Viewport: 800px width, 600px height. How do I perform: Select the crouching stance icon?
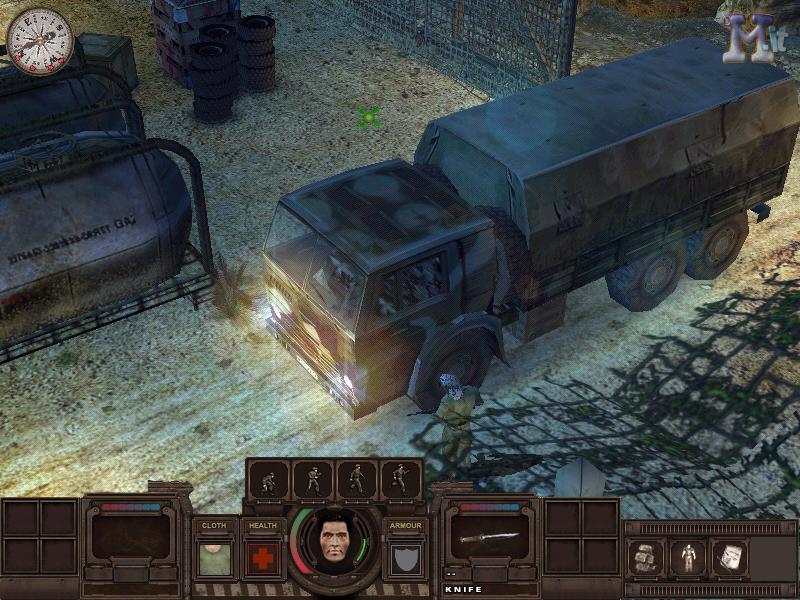pos(270,480)
